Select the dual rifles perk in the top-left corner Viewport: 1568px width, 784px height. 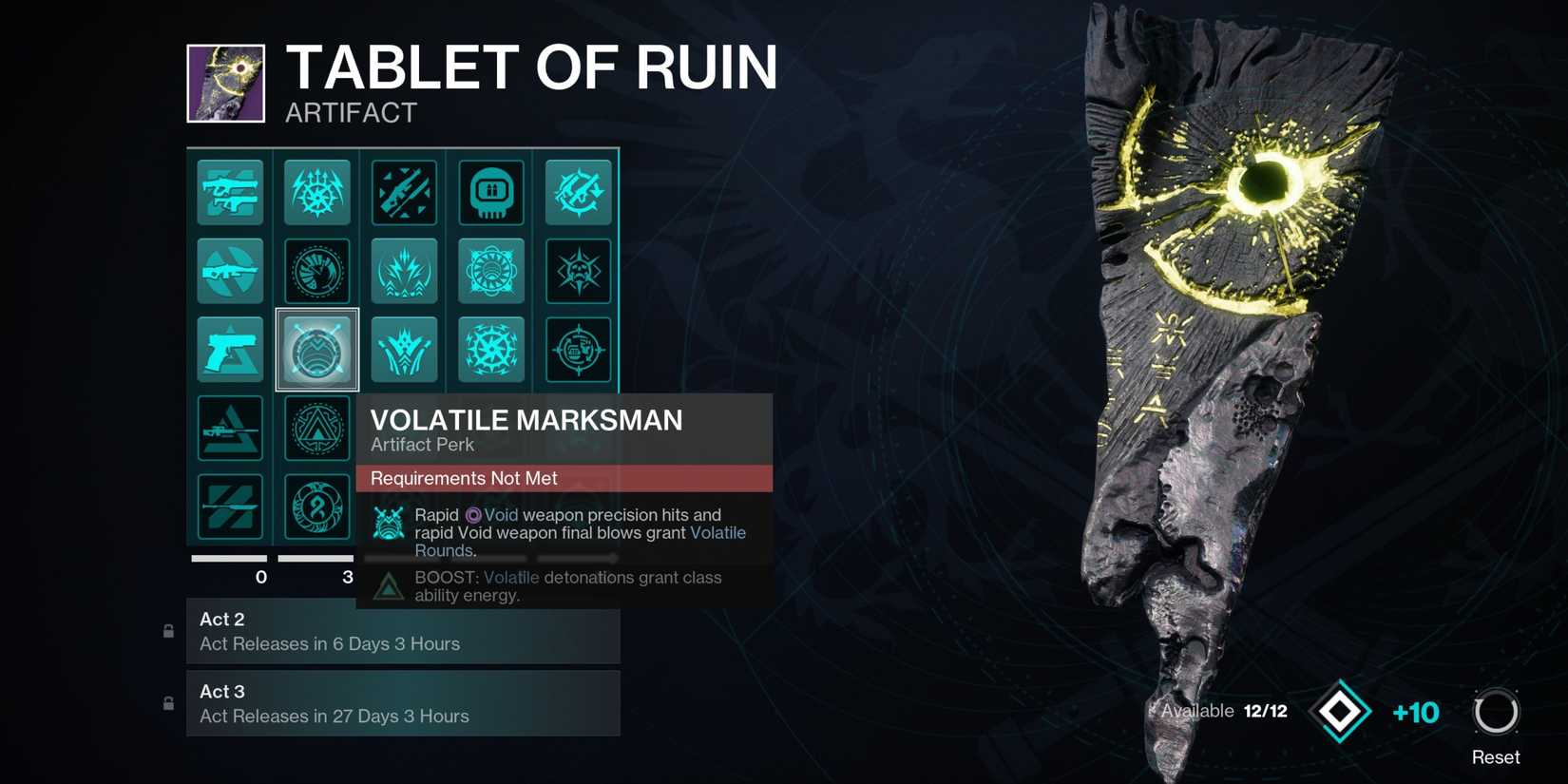(x=230, y=192)
